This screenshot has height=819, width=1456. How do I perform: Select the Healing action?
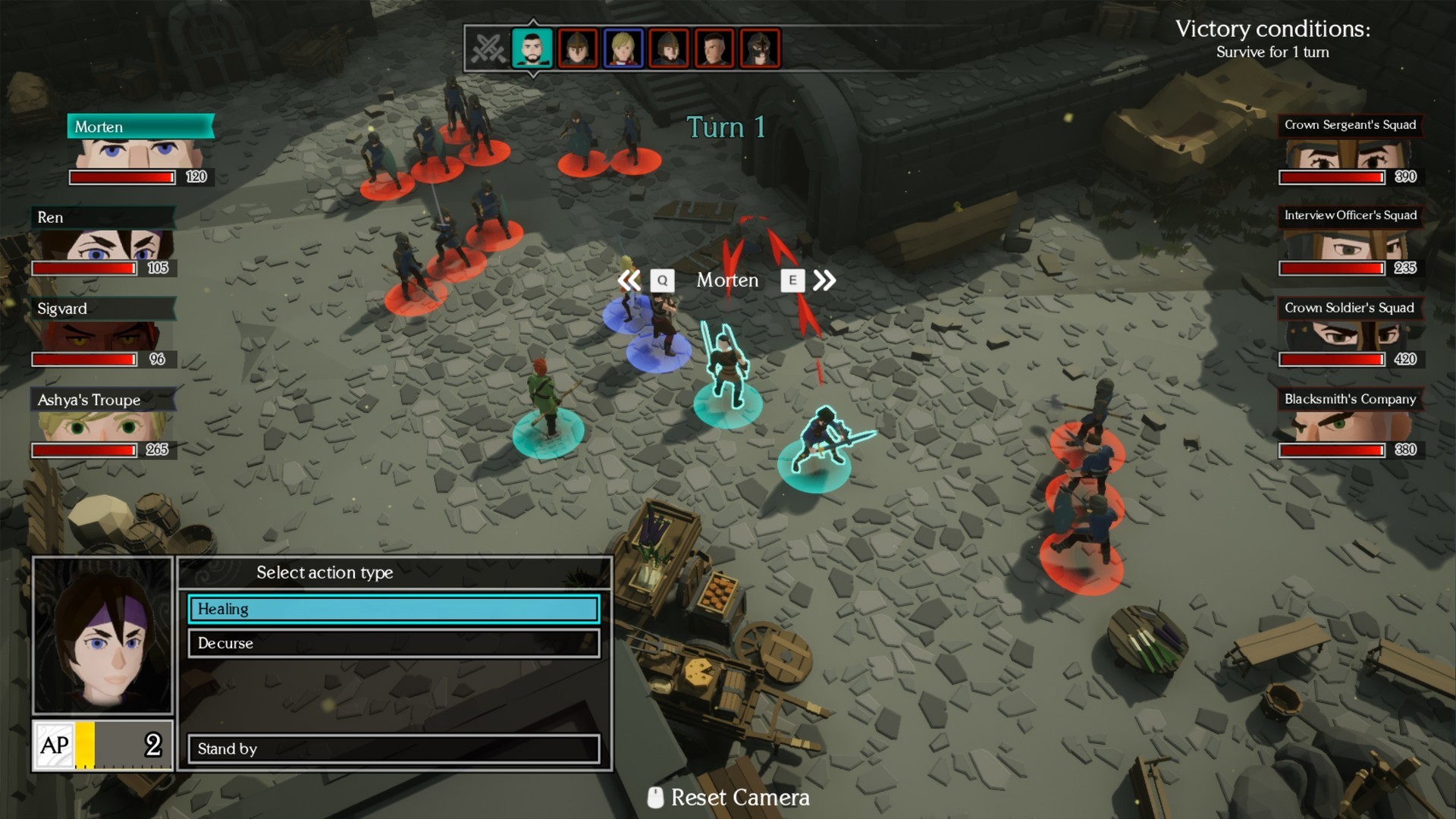[x=394, y=609]
